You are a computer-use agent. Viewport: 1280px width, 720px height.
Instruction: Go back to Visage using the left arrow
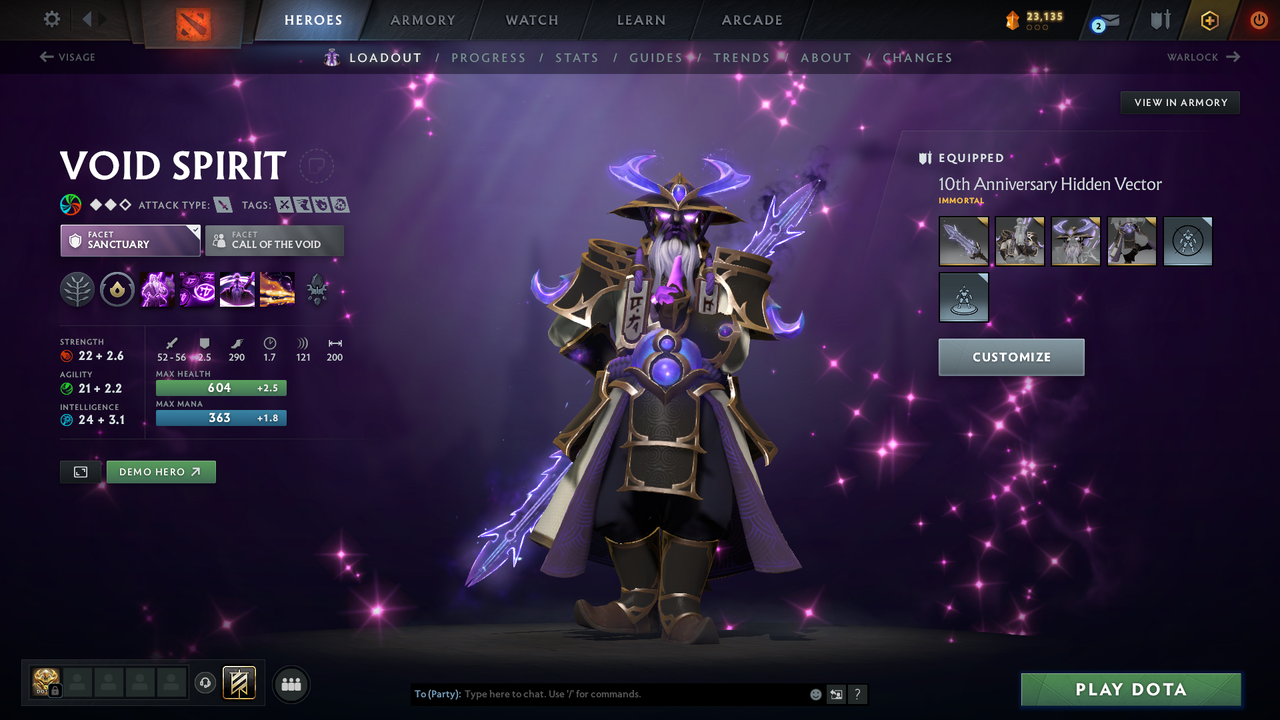67,57
